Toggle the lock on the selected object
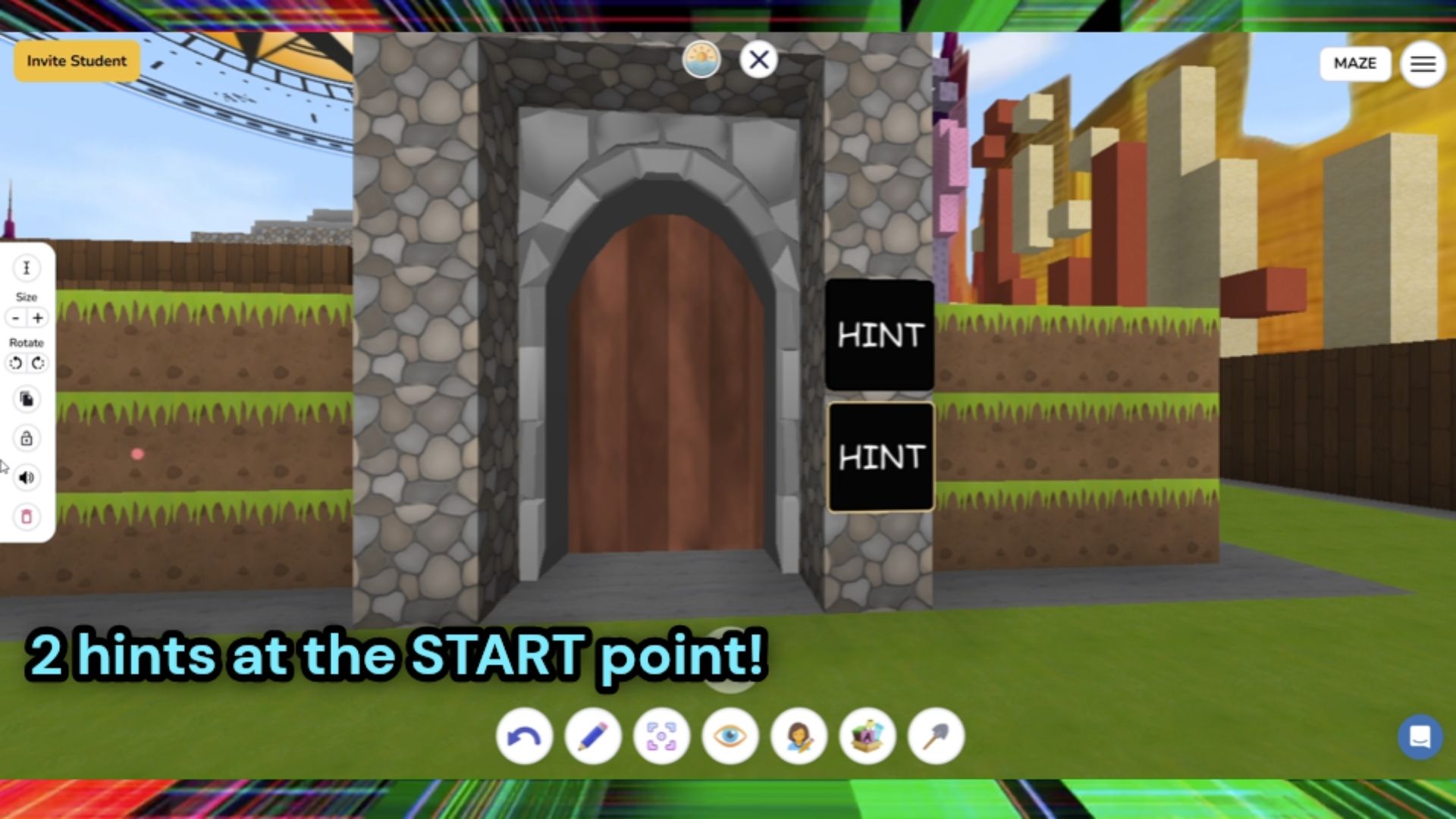Screen dimensions: 1456x819 coord(27,438)
